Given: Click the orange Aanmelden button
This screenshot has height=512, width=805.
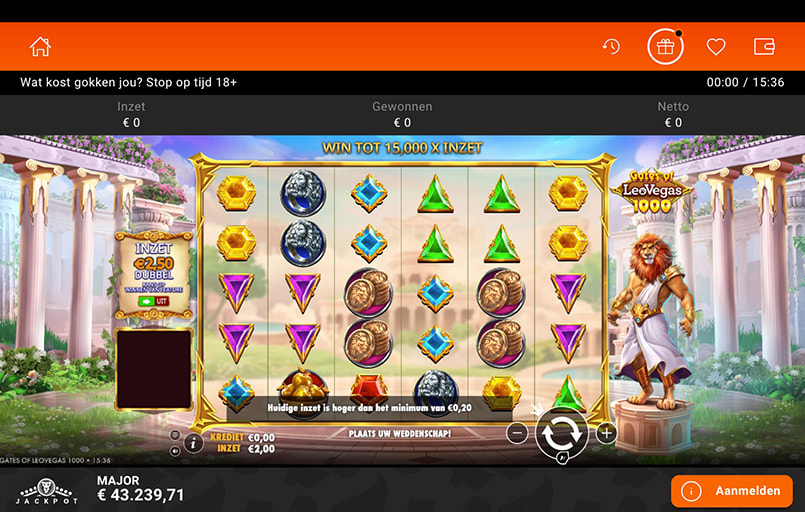Looking at the screenshot, I should (731, 491).
